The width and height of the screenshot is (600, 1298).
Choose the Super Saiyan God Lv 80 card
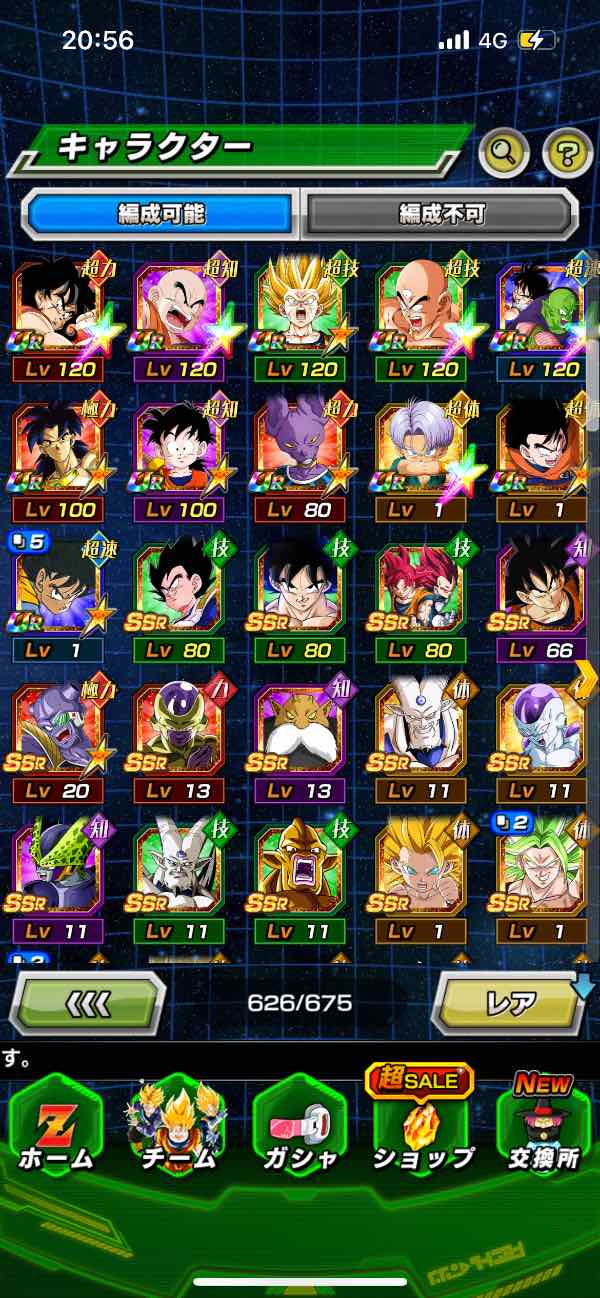(x=421, y=591)
